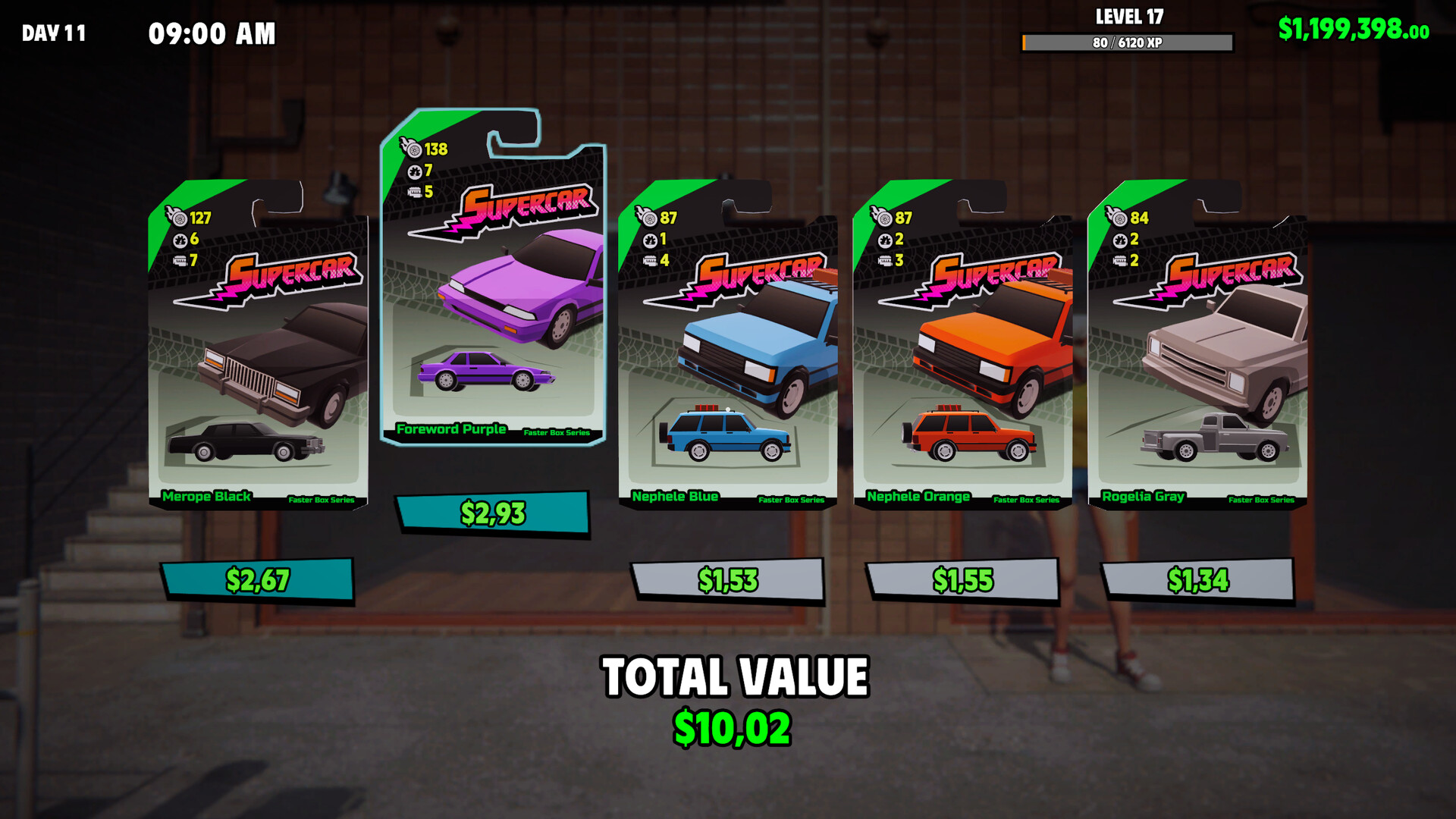Screen dimensions: 1456x819
Task: Click the 09:00 AM clock display
Action: click(x=211, y=33)
